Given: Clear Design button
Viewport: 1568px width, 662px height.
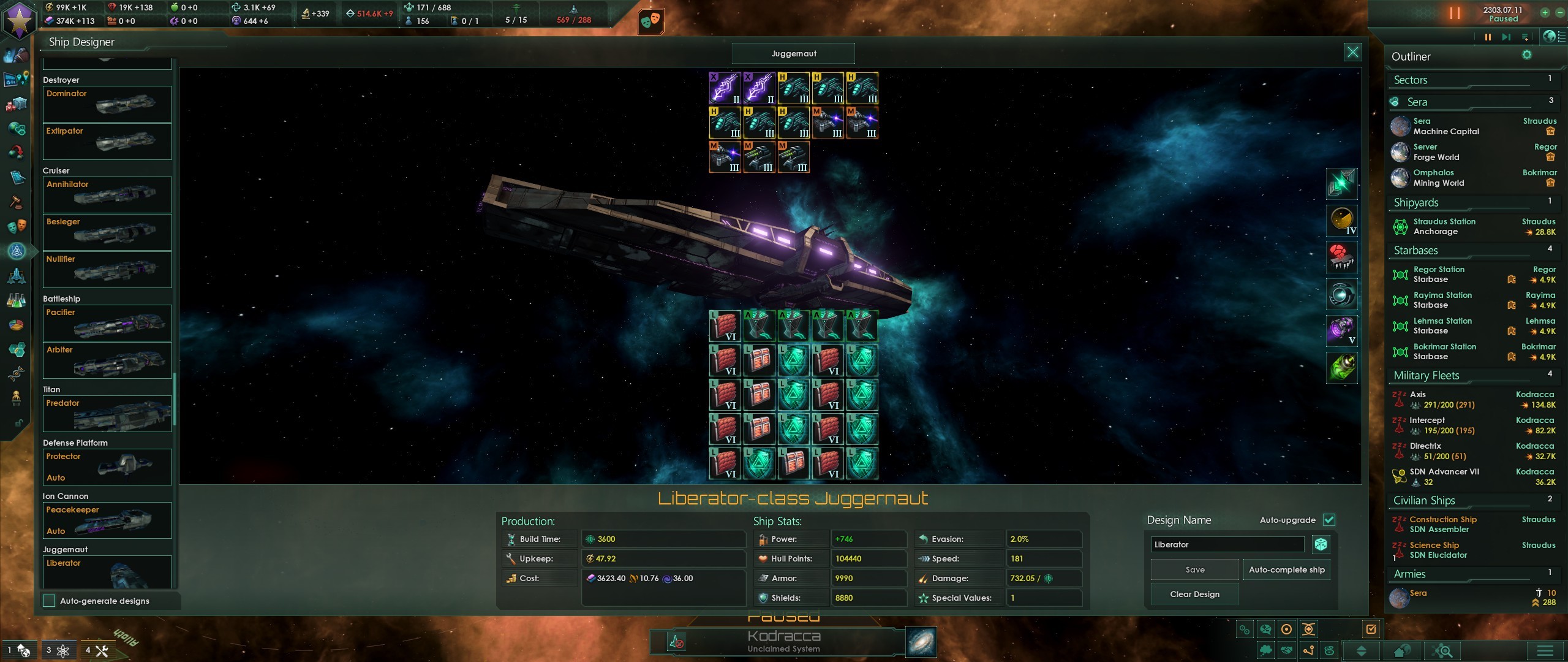Looking at the screenshot, I should pos(1194,594).
